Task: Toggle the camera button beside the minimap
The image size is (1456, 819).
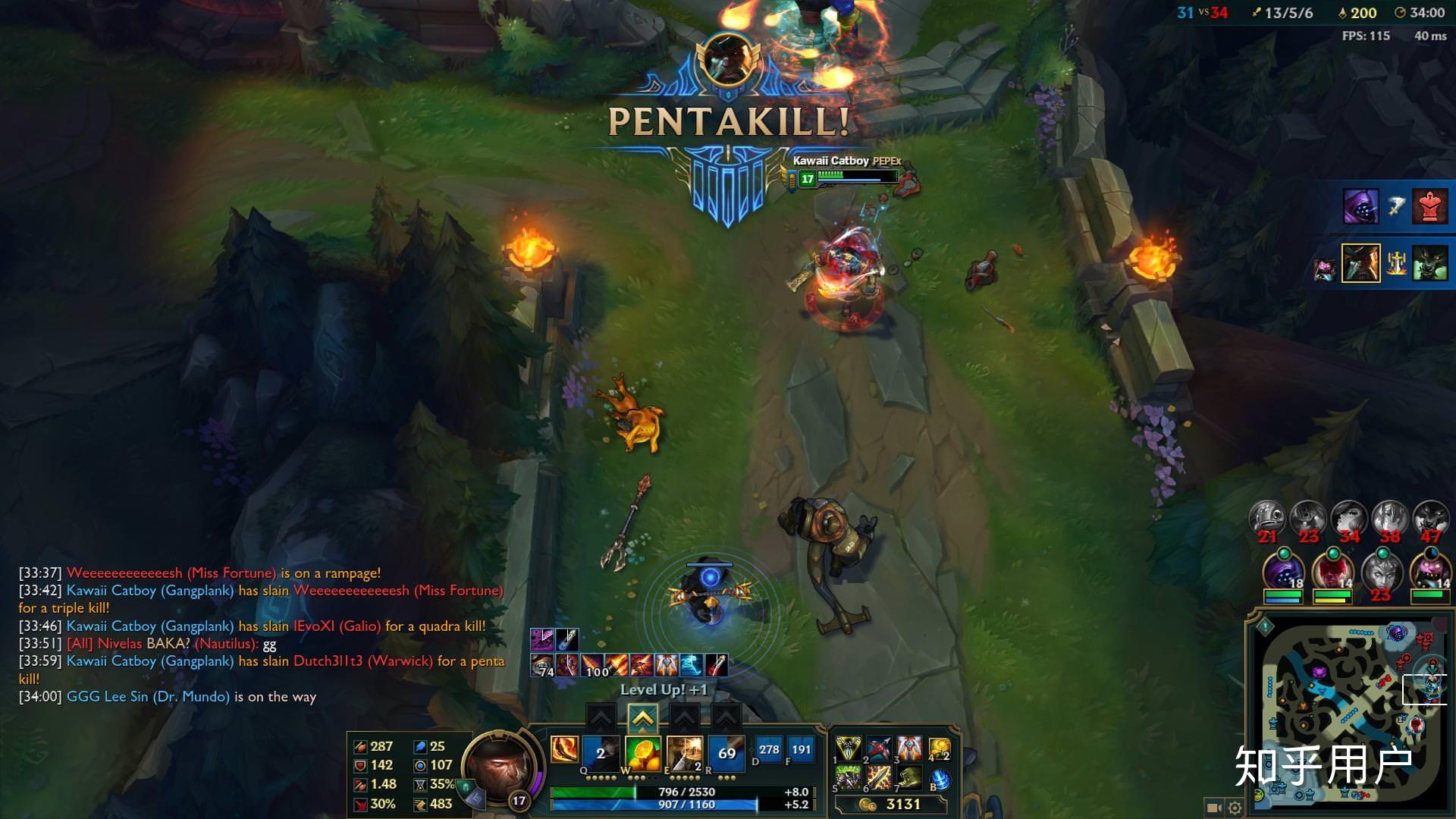Action: pyautogui.click(x=1214, y=808)
